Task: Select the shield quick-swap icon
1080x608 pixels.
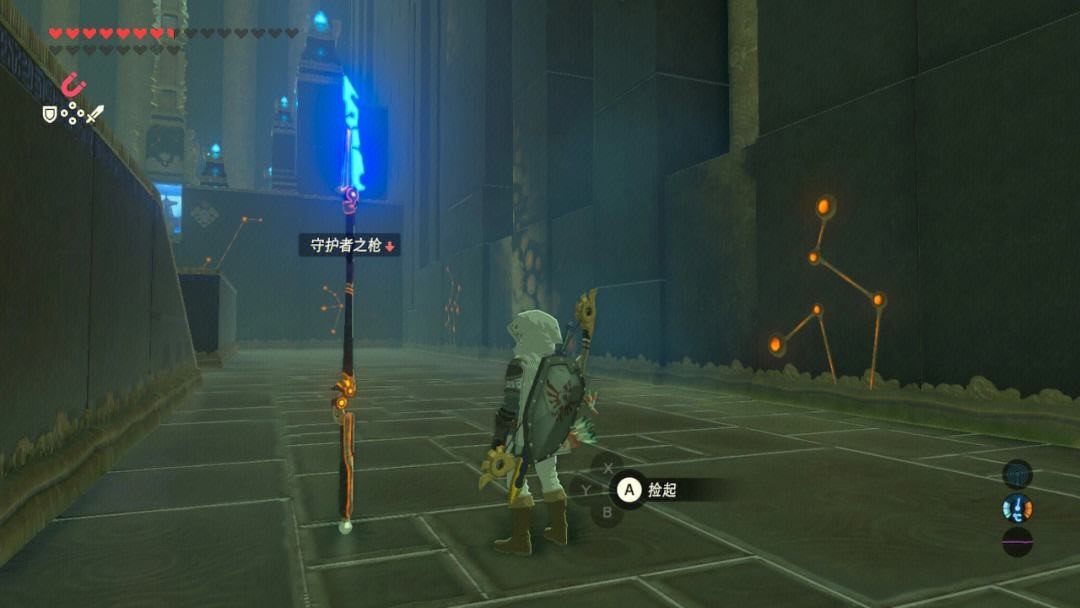Action: coord(49,114)
